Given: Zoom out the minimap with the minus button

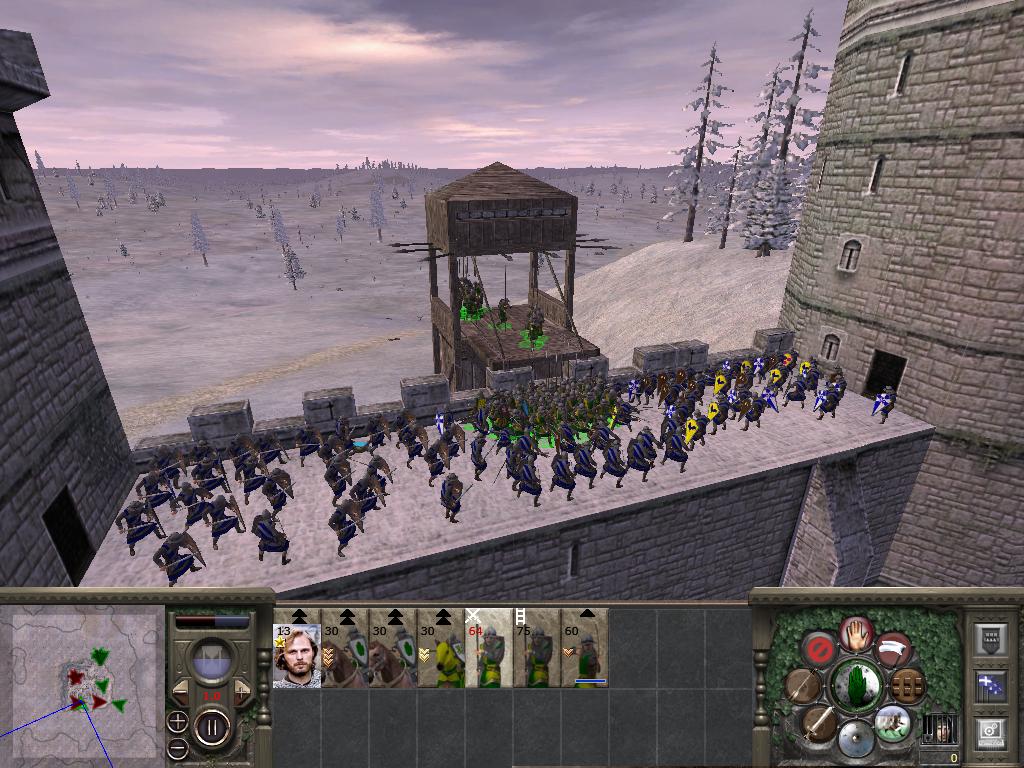Looking at the screenshot, I should [x=177, y=747].
